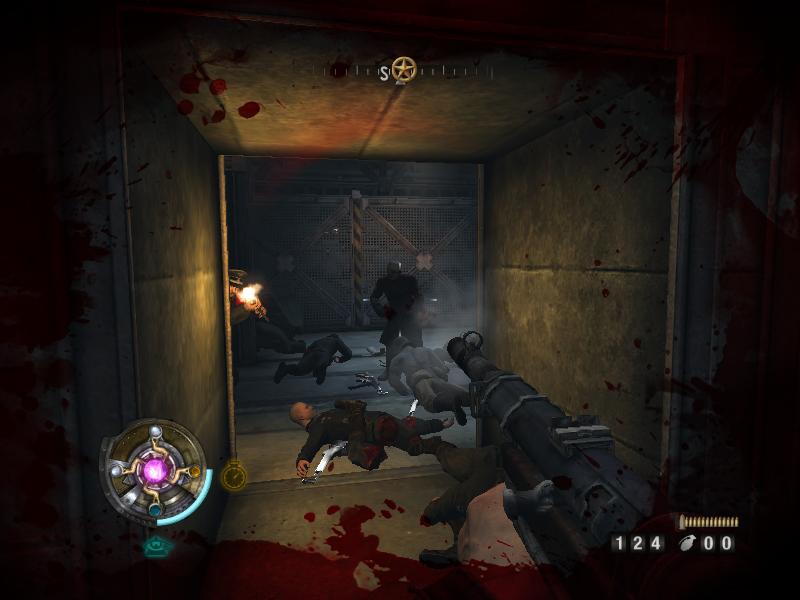Click the gold stopwatch icon
This screenshot has height=600, width=800.
234,476
